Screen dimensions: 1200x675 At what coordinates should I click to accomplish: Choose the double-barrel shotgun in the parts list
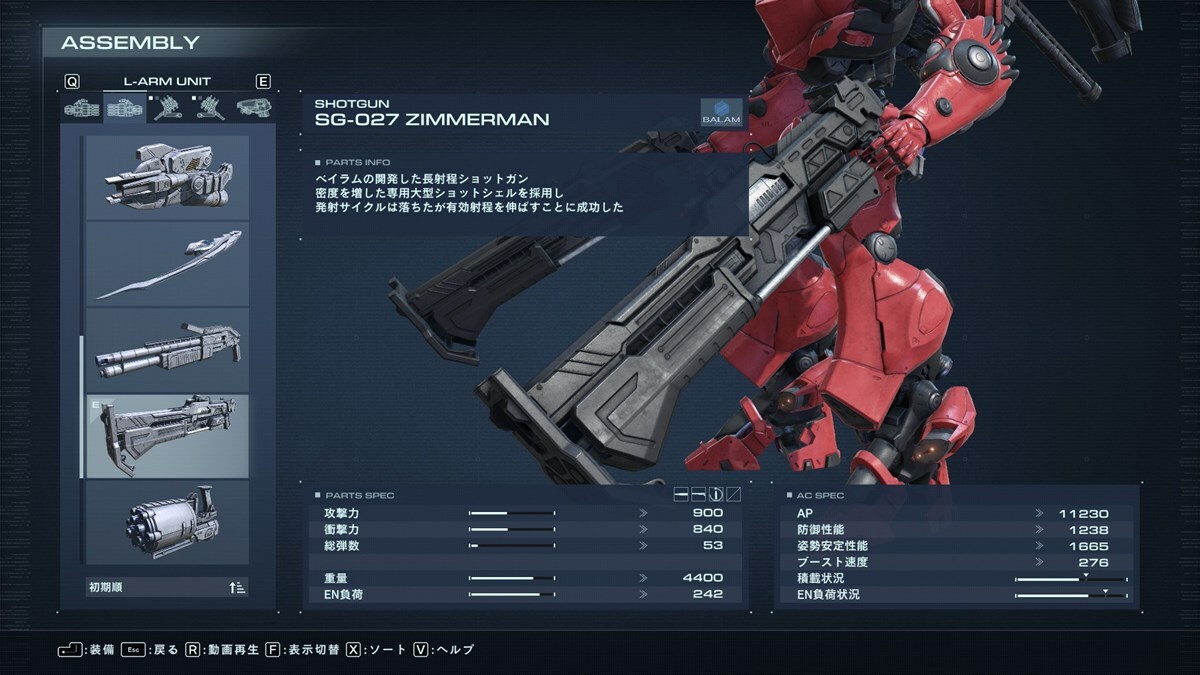(x=167, y=350)
